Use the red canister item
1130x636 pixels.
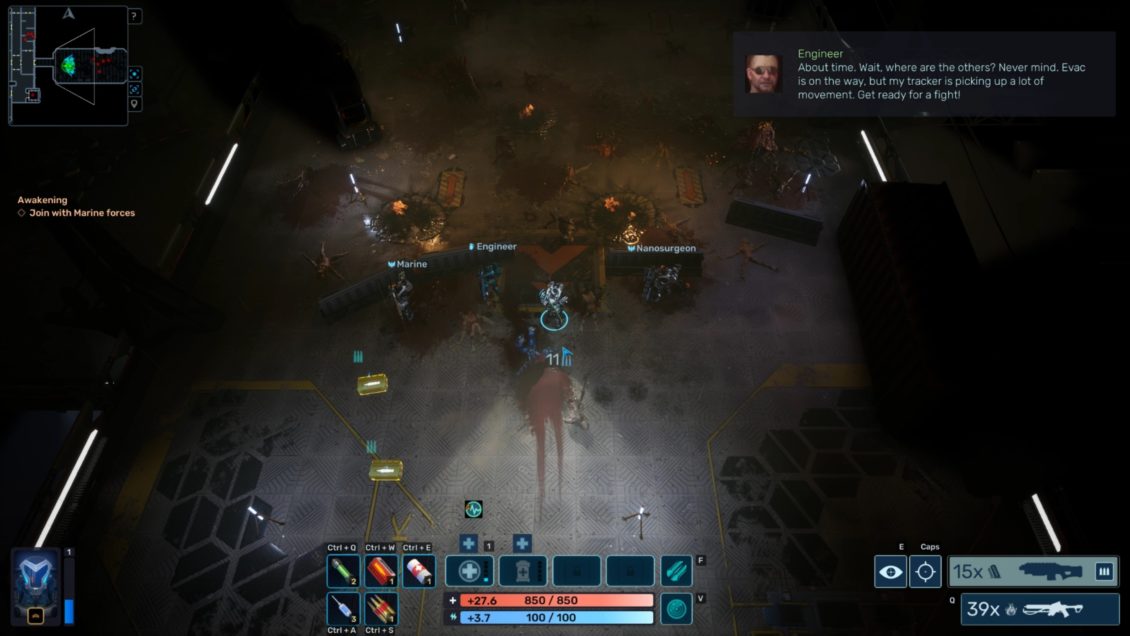381,571
